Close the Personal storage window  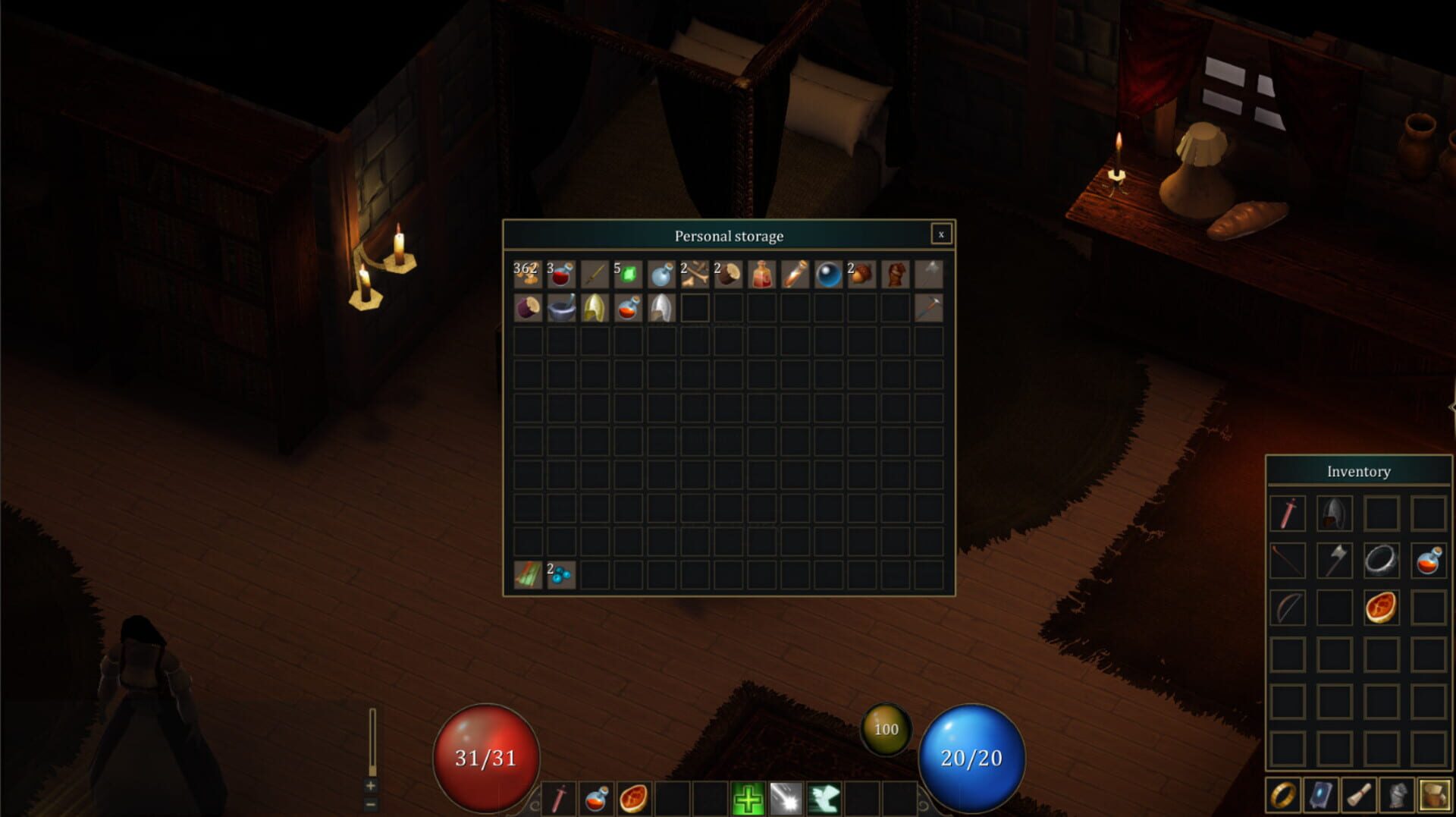pyautogui.click(x=940, y=234)
